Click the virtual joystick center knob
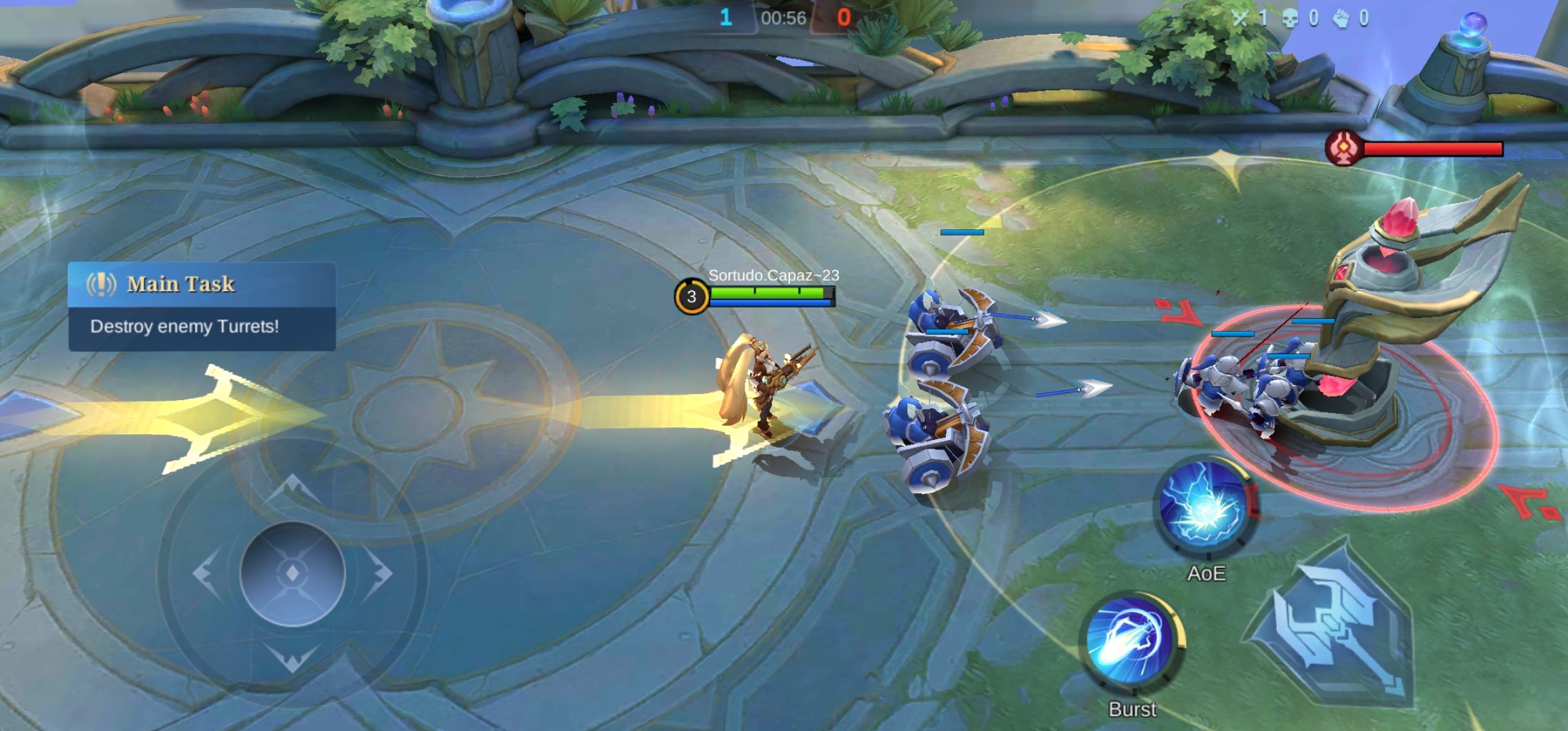 coord(292,573)
